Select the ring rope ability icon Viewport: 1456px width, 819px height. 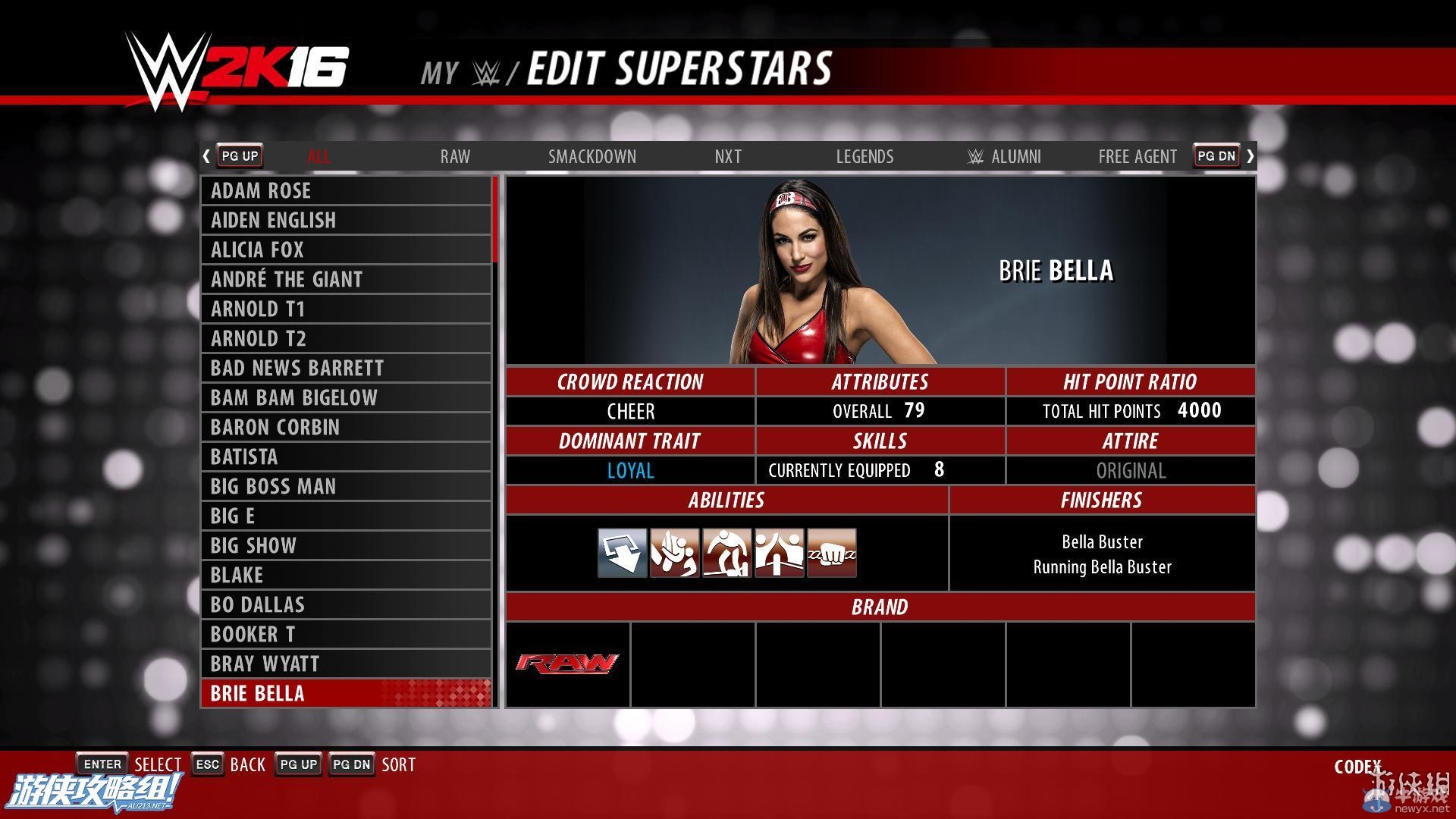779,553
